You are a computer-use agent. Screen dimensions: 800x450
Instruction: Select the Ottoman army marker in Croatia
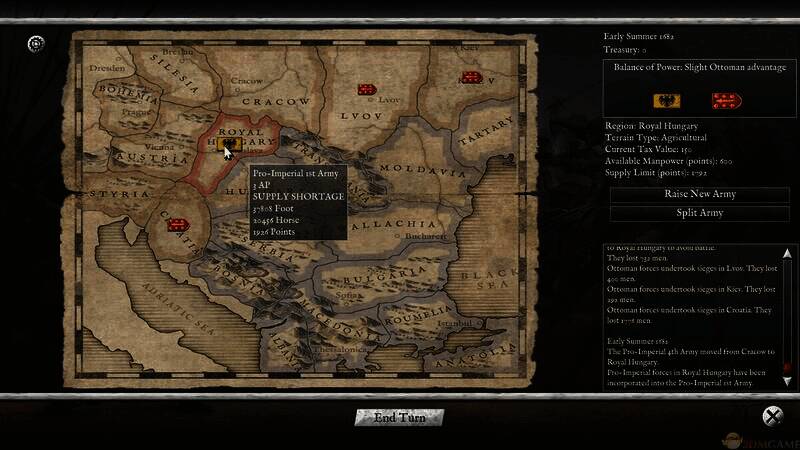point(178,223)
